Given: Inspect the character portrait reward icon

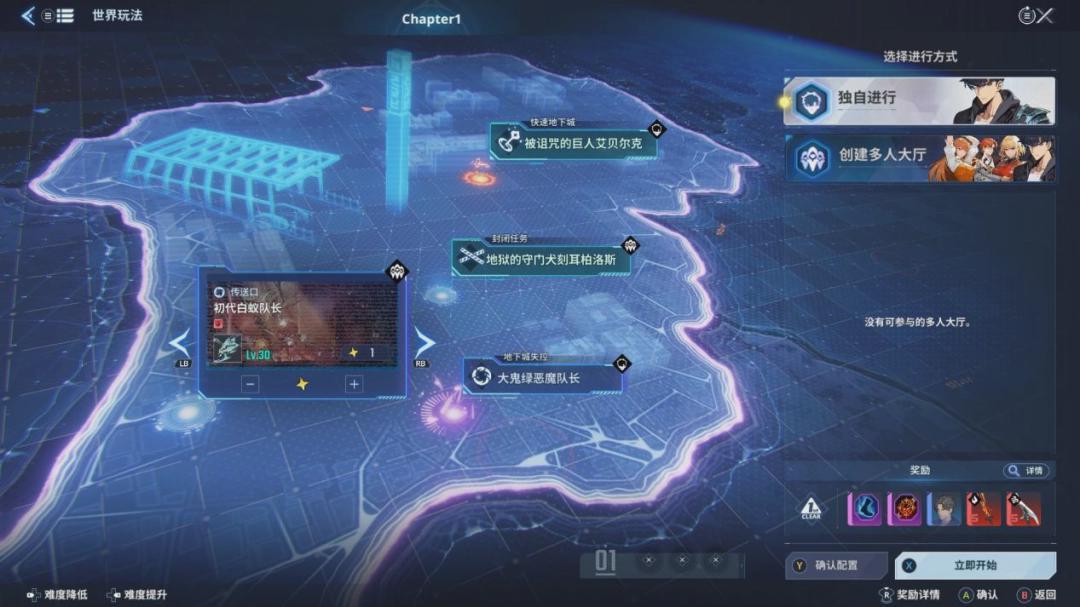Looking at the screenshot, I should click(x=944, y=509).
